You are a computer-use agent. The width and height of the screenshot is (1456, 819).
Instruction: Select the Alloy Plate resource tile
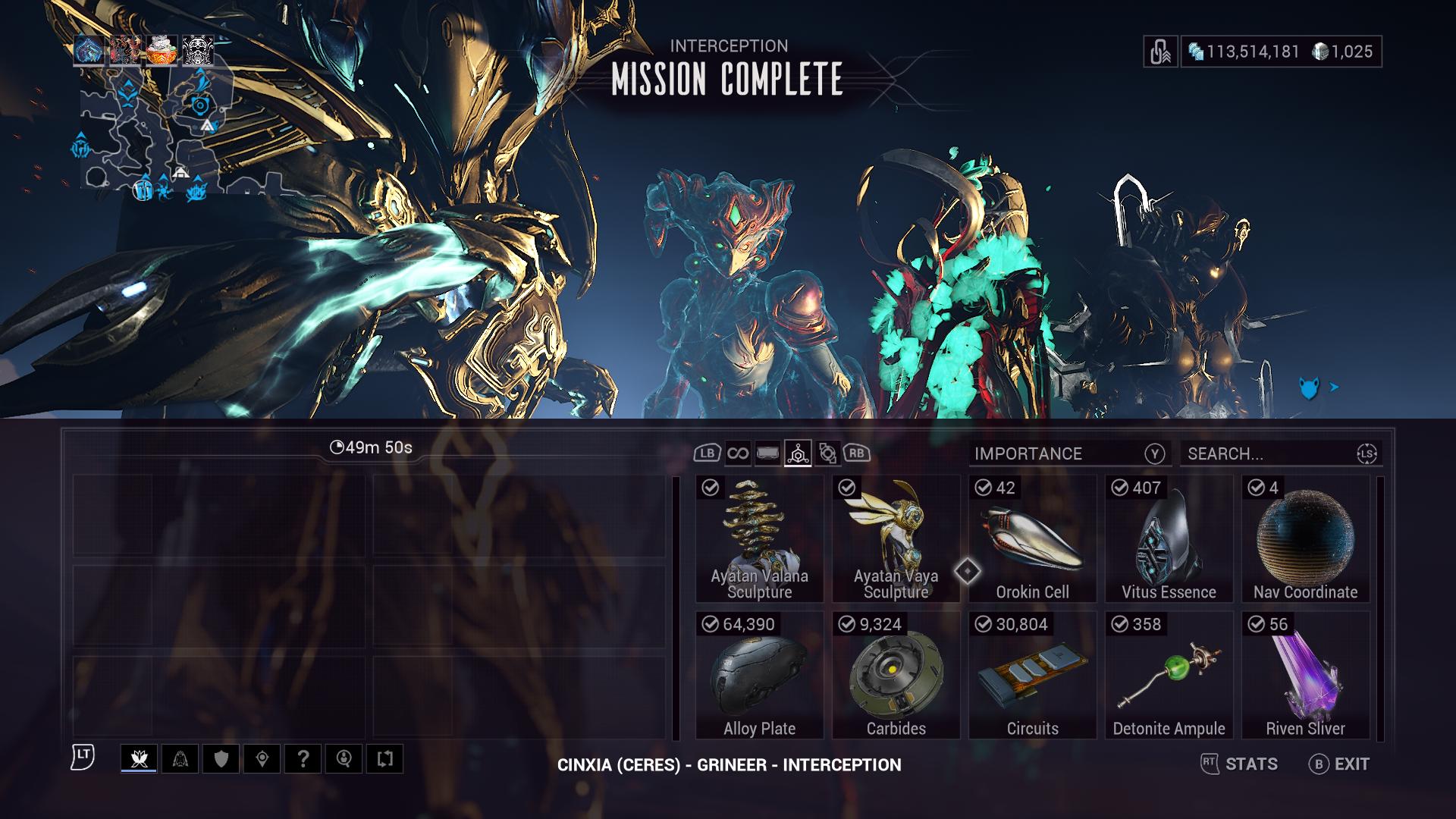point(759,676)
